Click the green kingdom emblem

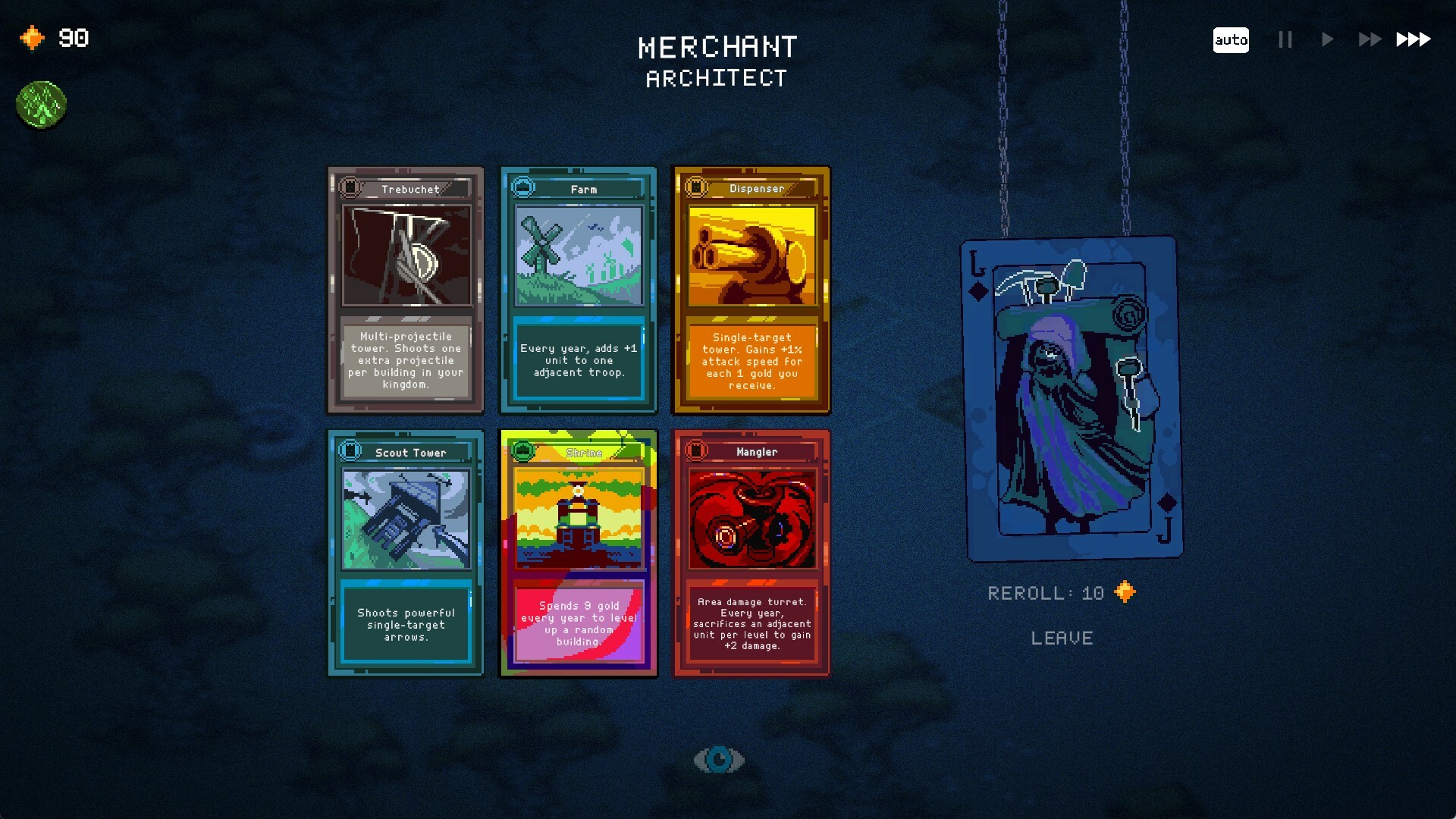click(42, 105)
